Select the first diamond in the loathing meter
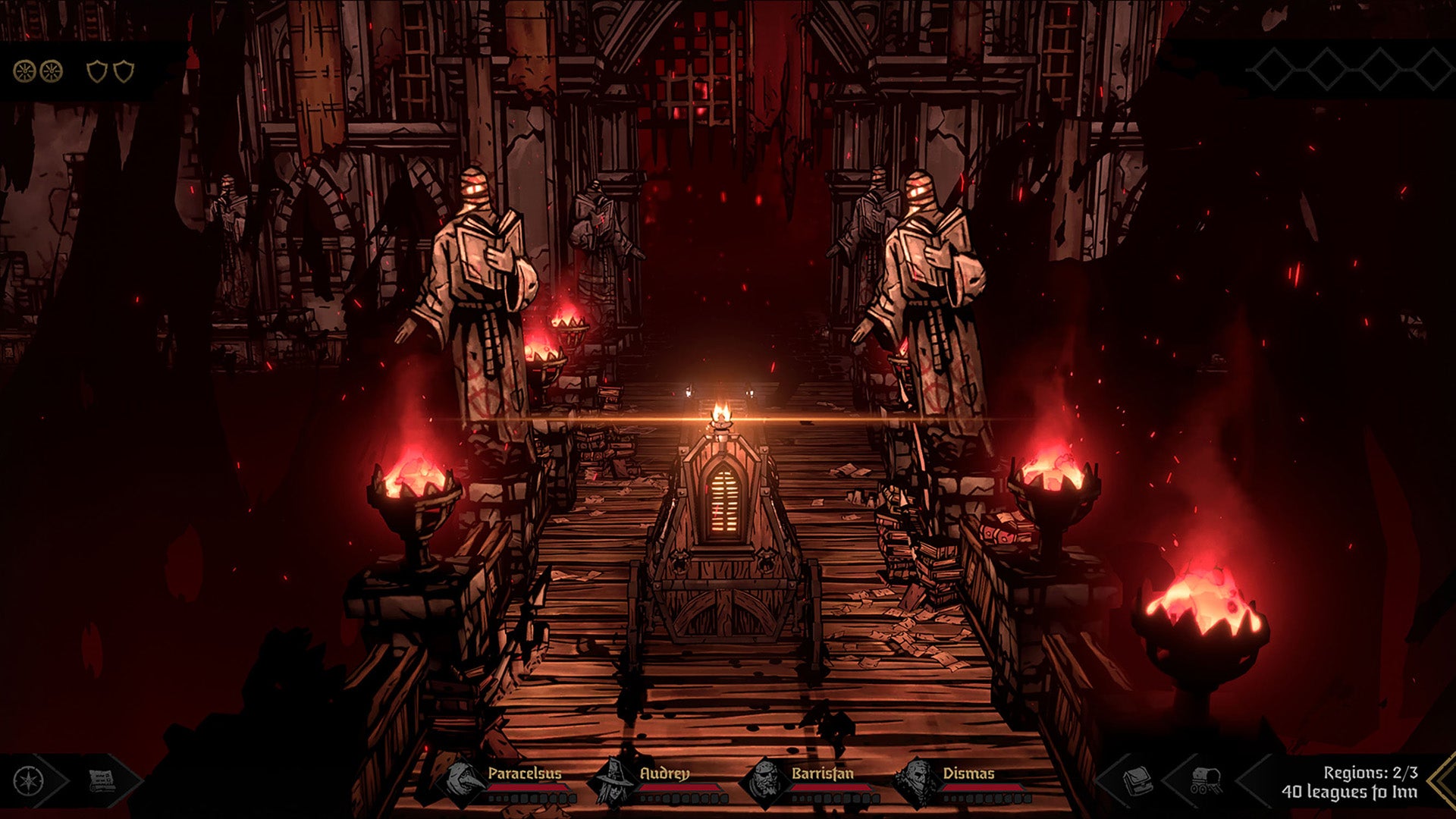The image size is (1456, 819). point(1274,69)
